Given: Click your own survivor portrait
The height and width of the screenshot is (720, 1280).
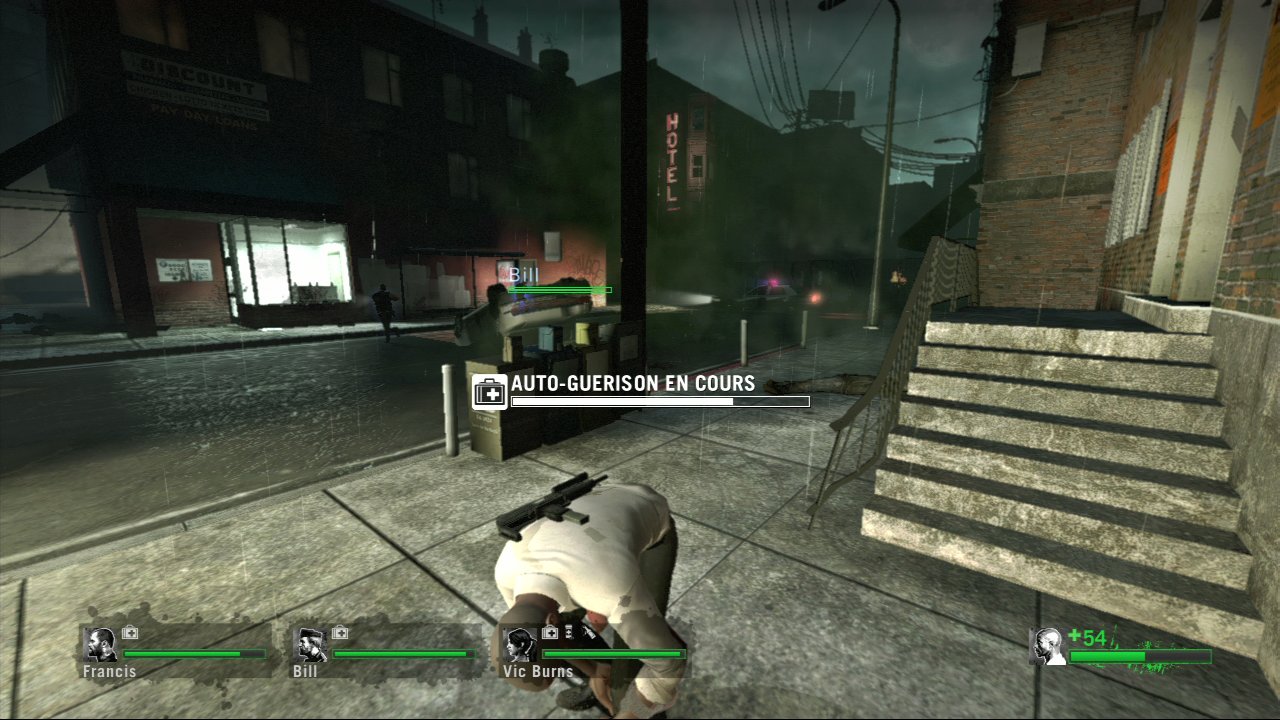Looking at the screenshot, I should (x=1047, y=646).
